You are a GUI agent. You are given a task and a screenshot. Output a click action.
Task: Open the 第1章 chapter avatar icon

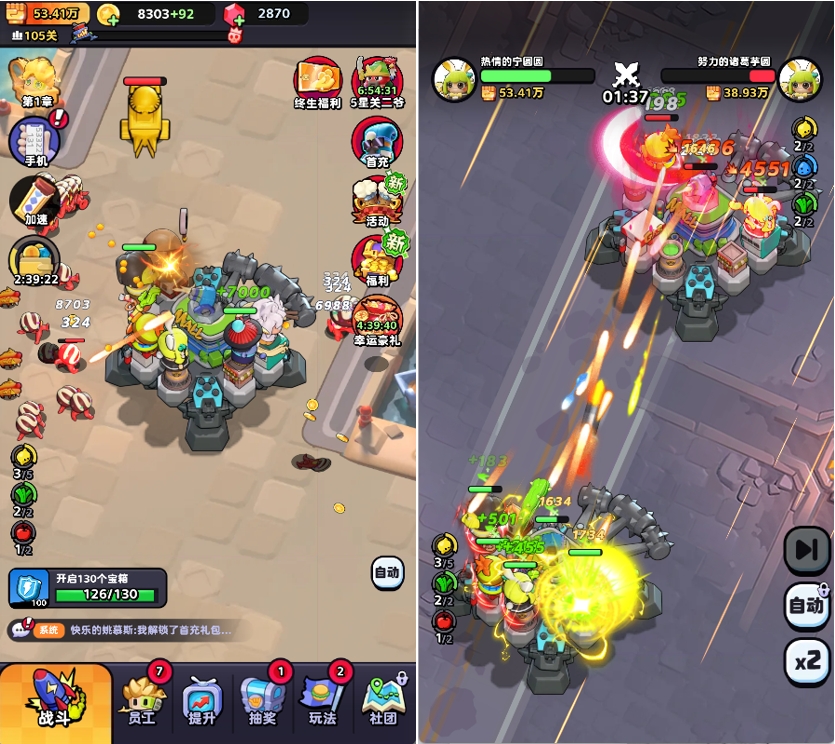coord(34,82)
